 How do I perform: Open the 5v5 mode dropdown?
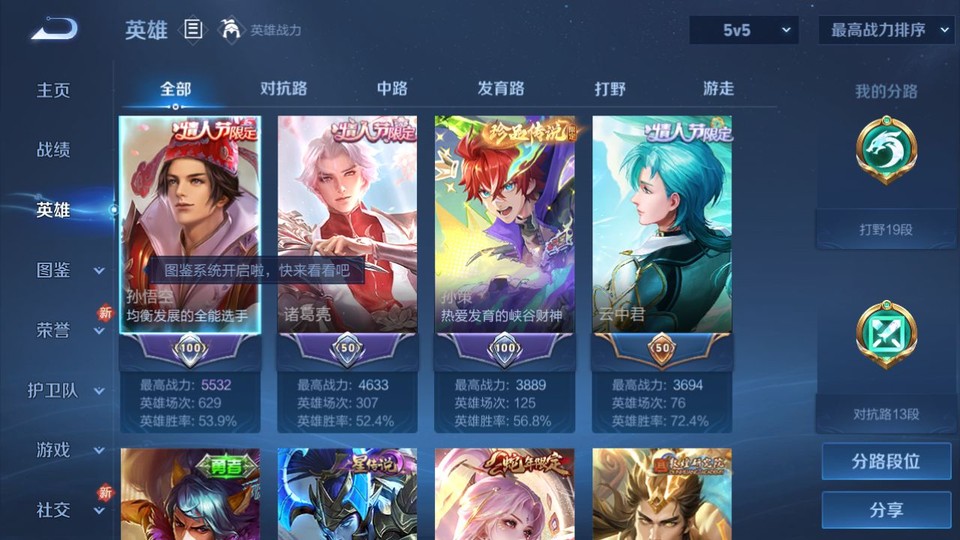[743, 30]
